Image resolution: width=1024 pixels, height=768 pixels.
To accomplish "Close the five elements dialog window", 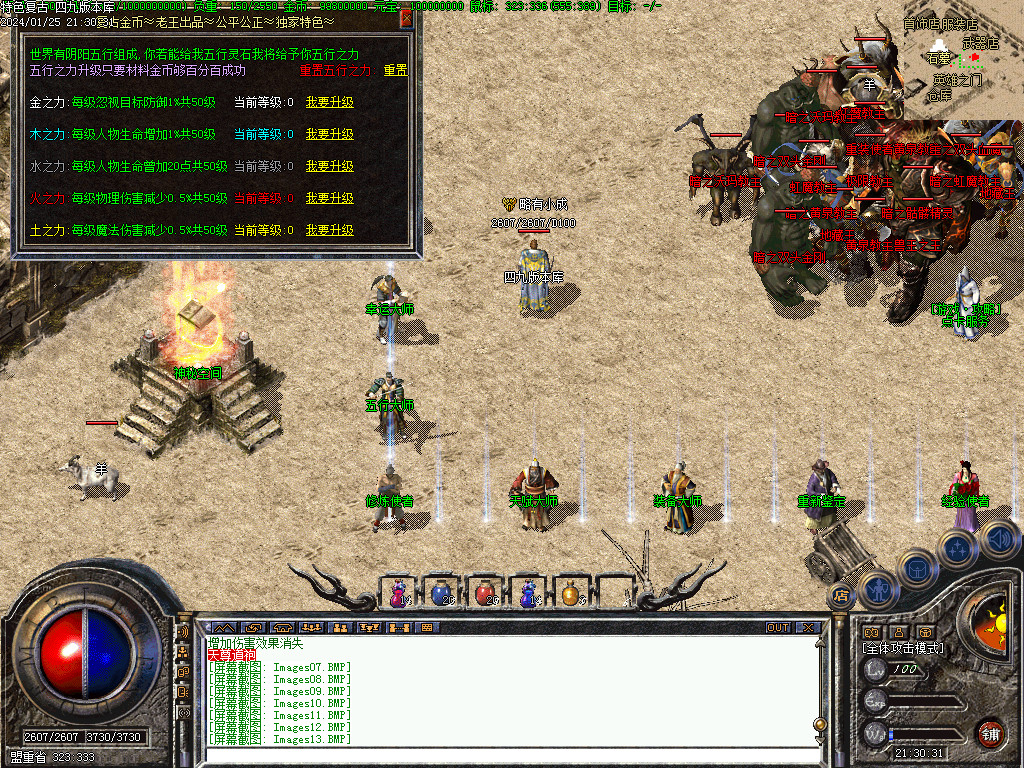I will [406, 18].
